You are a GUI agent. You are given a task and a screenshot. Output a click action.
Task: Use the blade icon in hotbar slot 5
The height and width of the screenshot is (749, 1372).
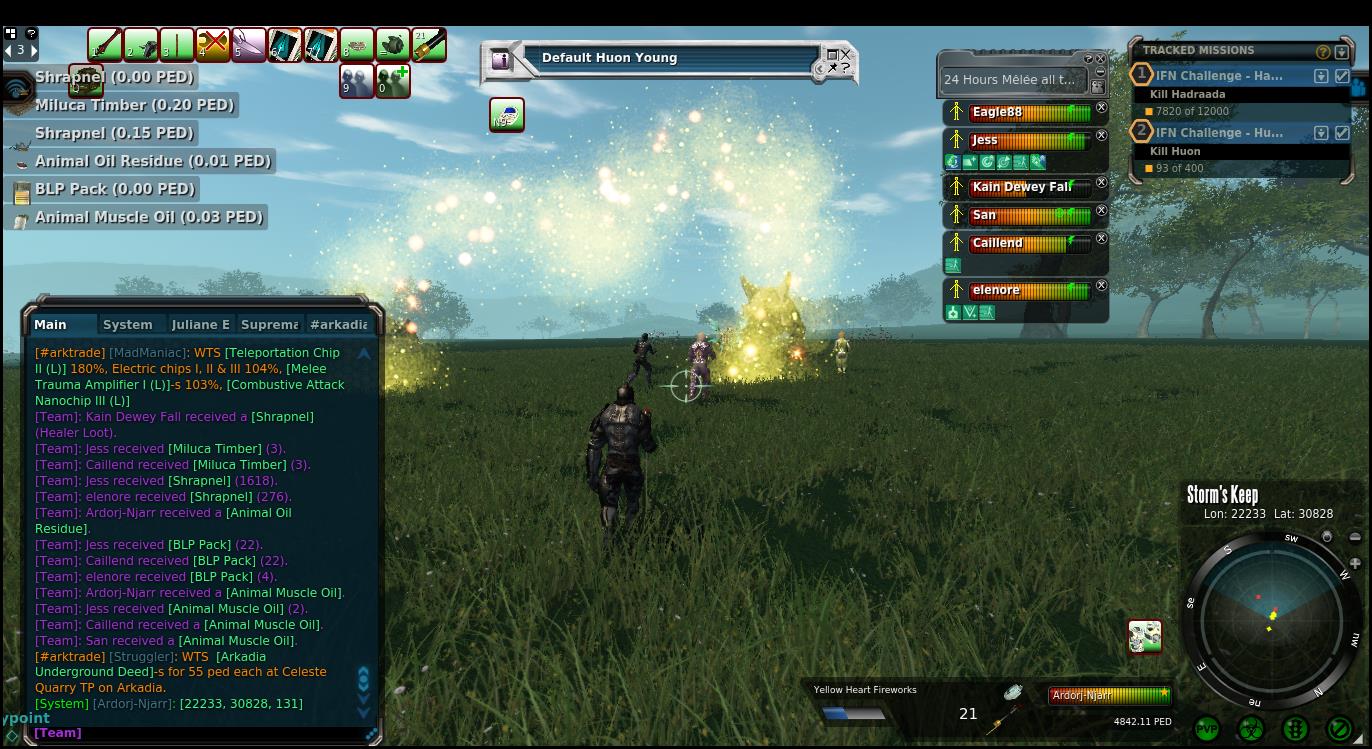click(249, 45)
